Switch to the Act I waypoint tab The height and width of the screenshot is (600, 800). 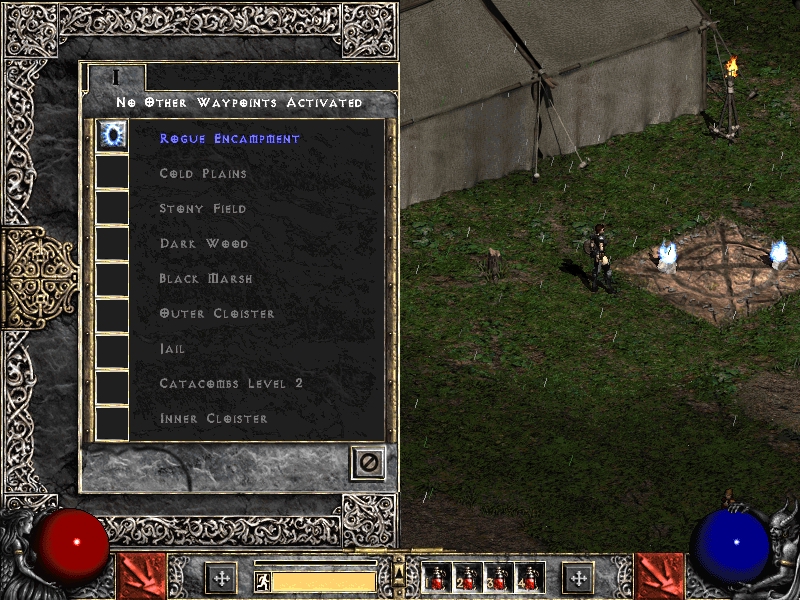click(x=116, y=77)
